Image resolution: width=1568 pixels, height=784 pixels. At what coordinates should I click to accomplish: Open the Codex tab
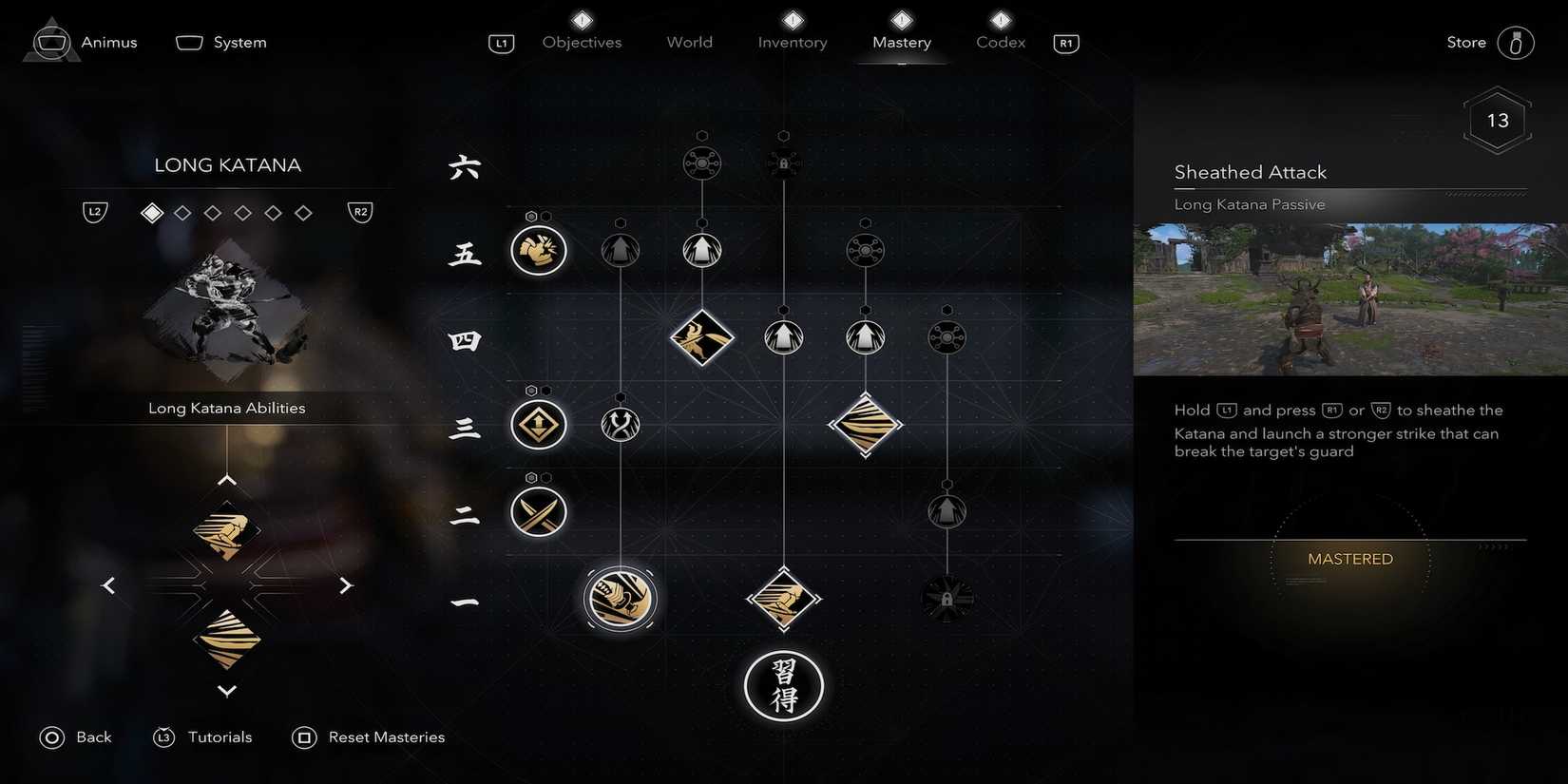tap(1000, 42)
